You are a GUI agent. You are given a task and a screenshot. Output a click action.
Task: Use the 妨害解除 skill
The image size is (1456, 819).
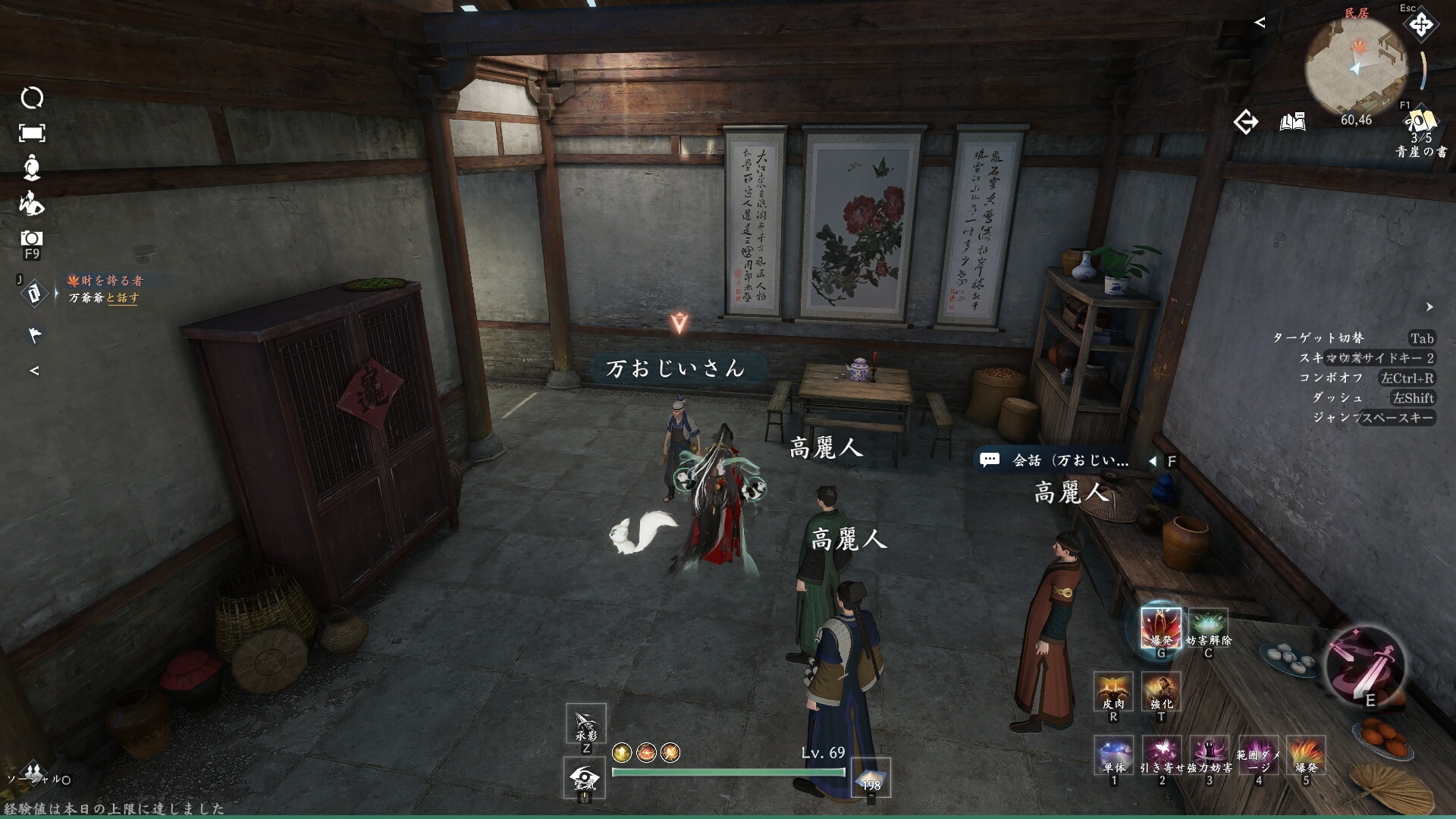coord(1208,626)
